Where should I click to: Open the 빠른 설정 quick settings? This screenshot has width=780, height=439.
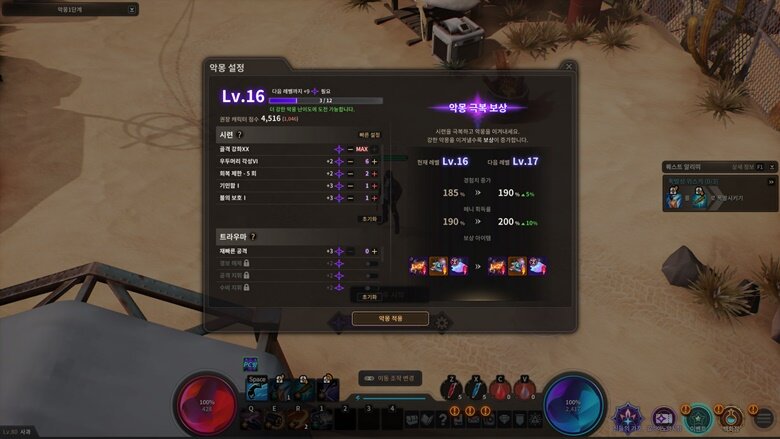coord(370,134)
